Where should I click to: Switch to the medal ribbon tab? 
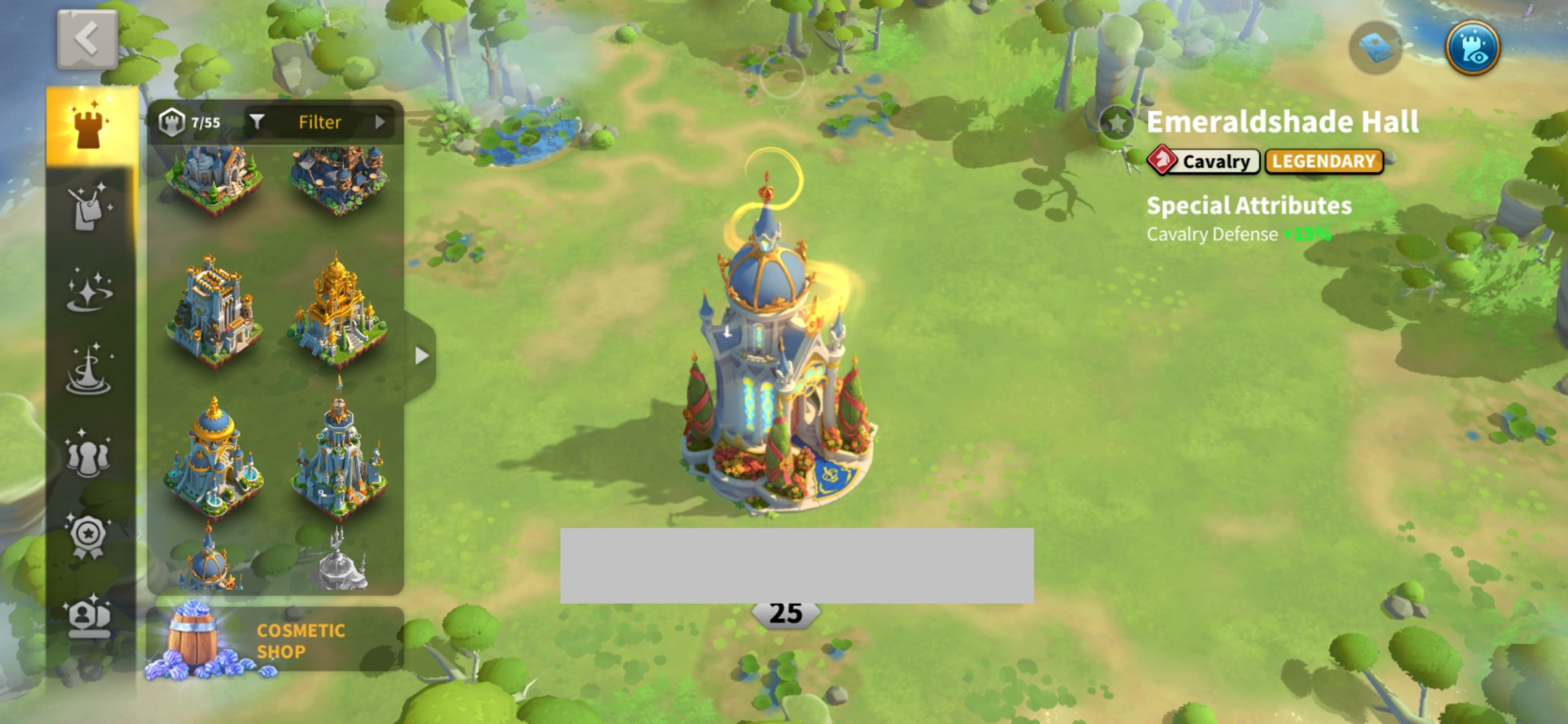click(x=88, y=535)
